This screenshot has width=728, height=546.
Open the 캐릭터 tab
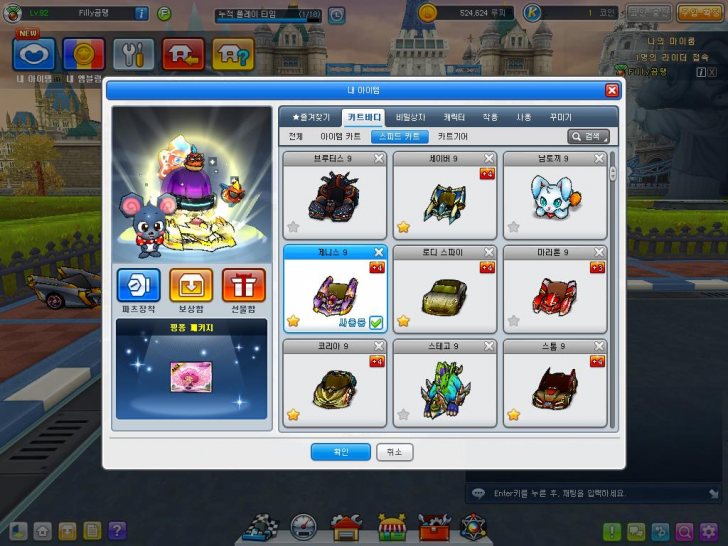(454, 117)
